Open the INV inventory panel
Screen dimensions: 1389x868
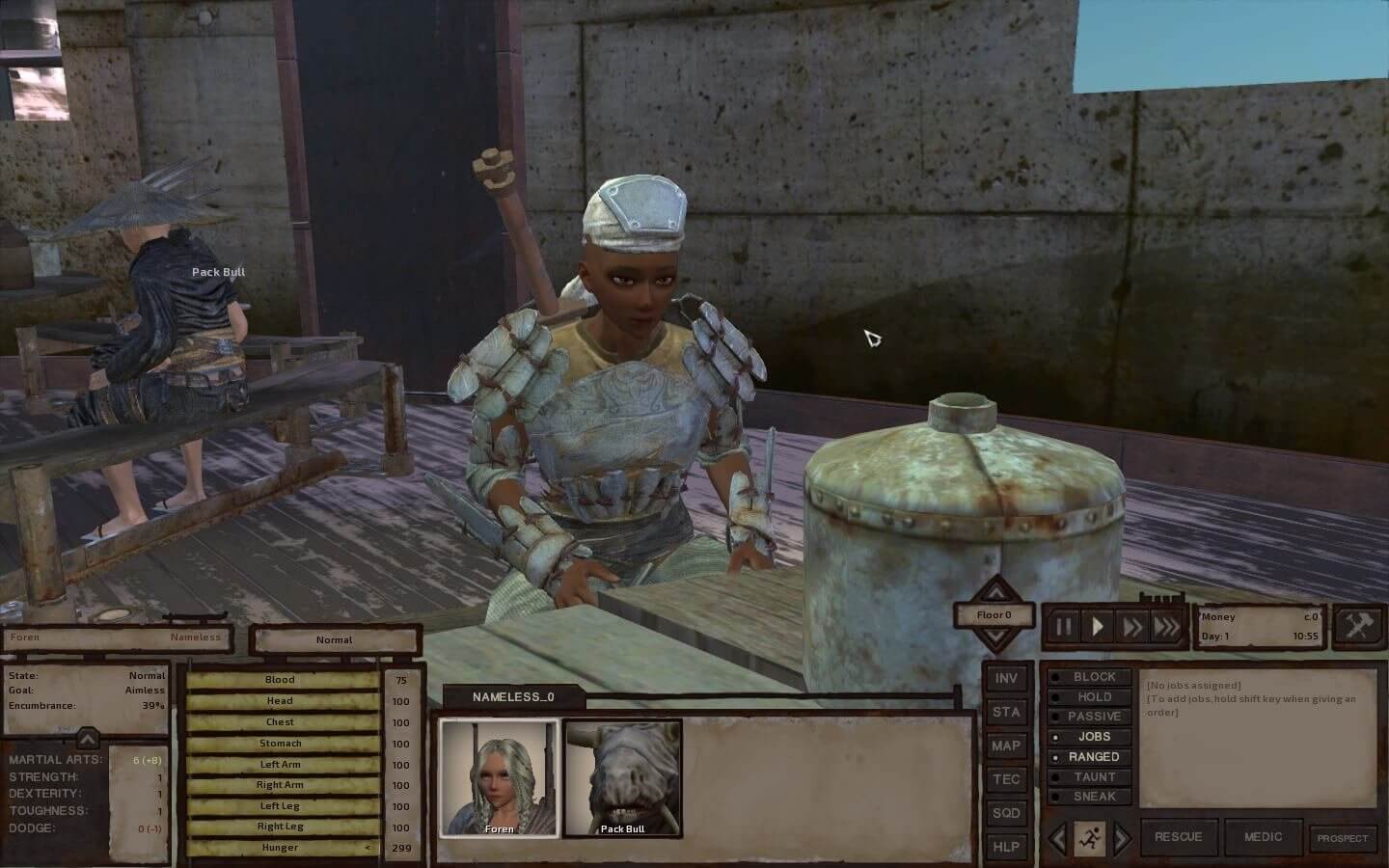point(1006,679)
